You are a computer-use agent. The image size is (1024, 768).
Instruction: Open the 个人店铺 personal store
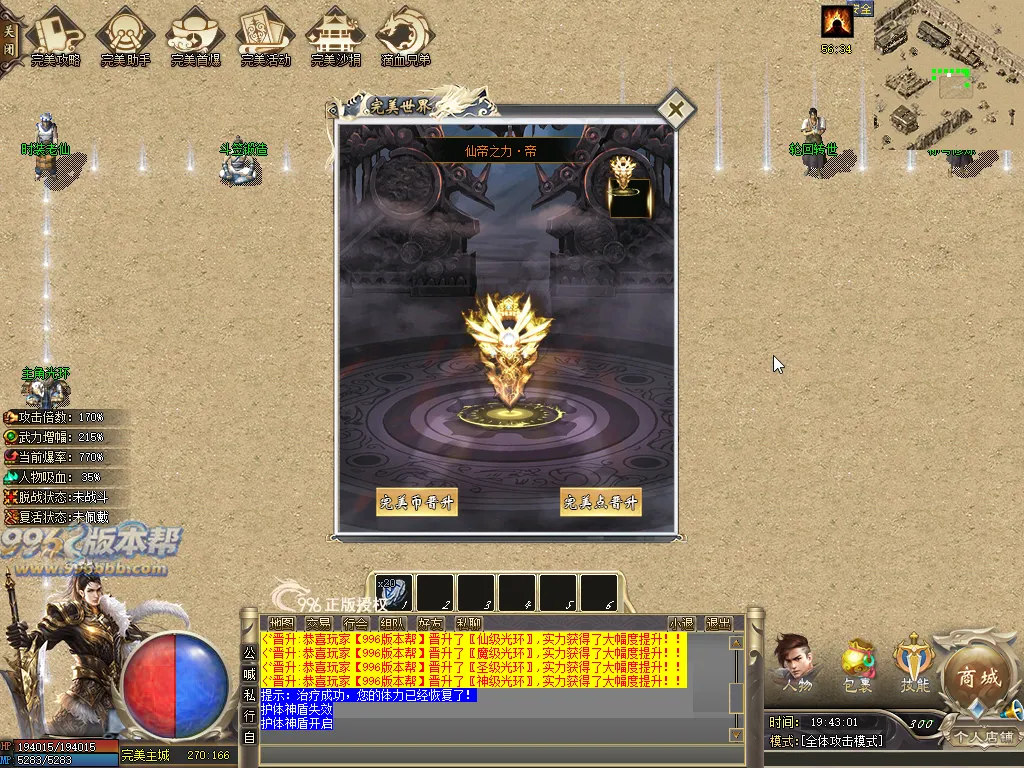tap(983, 737)
